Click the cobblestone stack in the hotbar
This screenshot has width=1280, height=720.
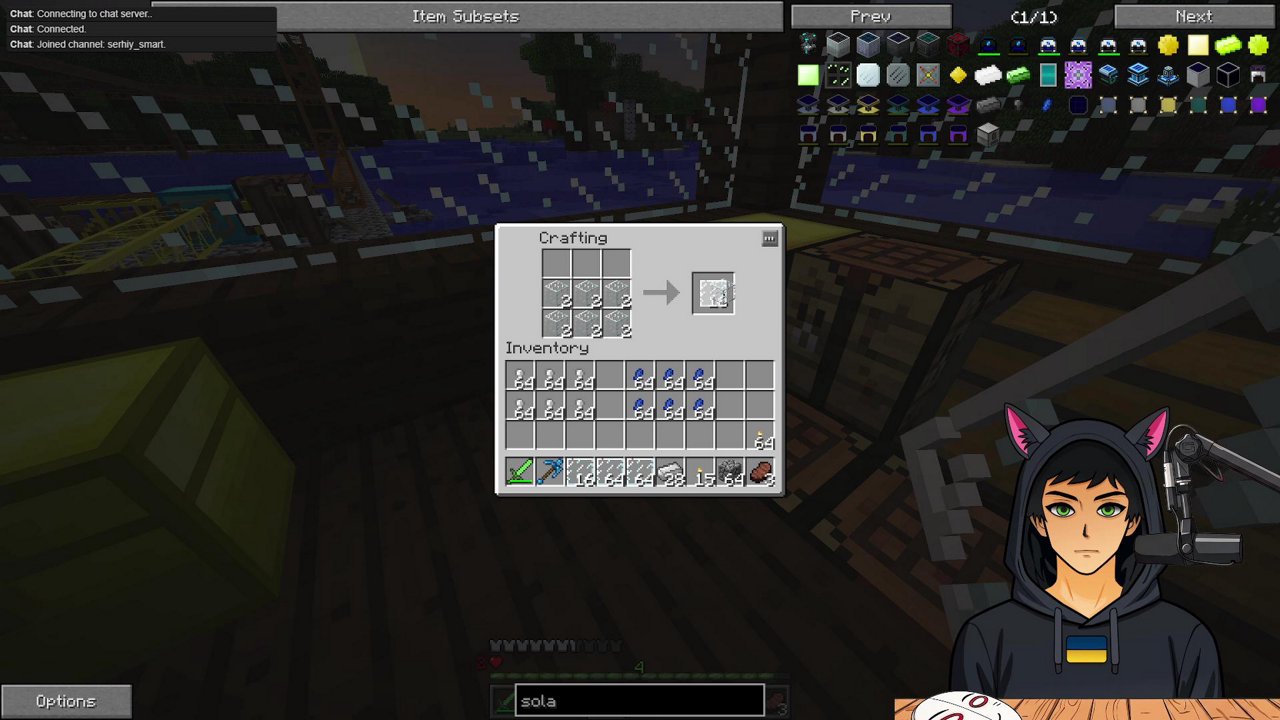(732, 472)
